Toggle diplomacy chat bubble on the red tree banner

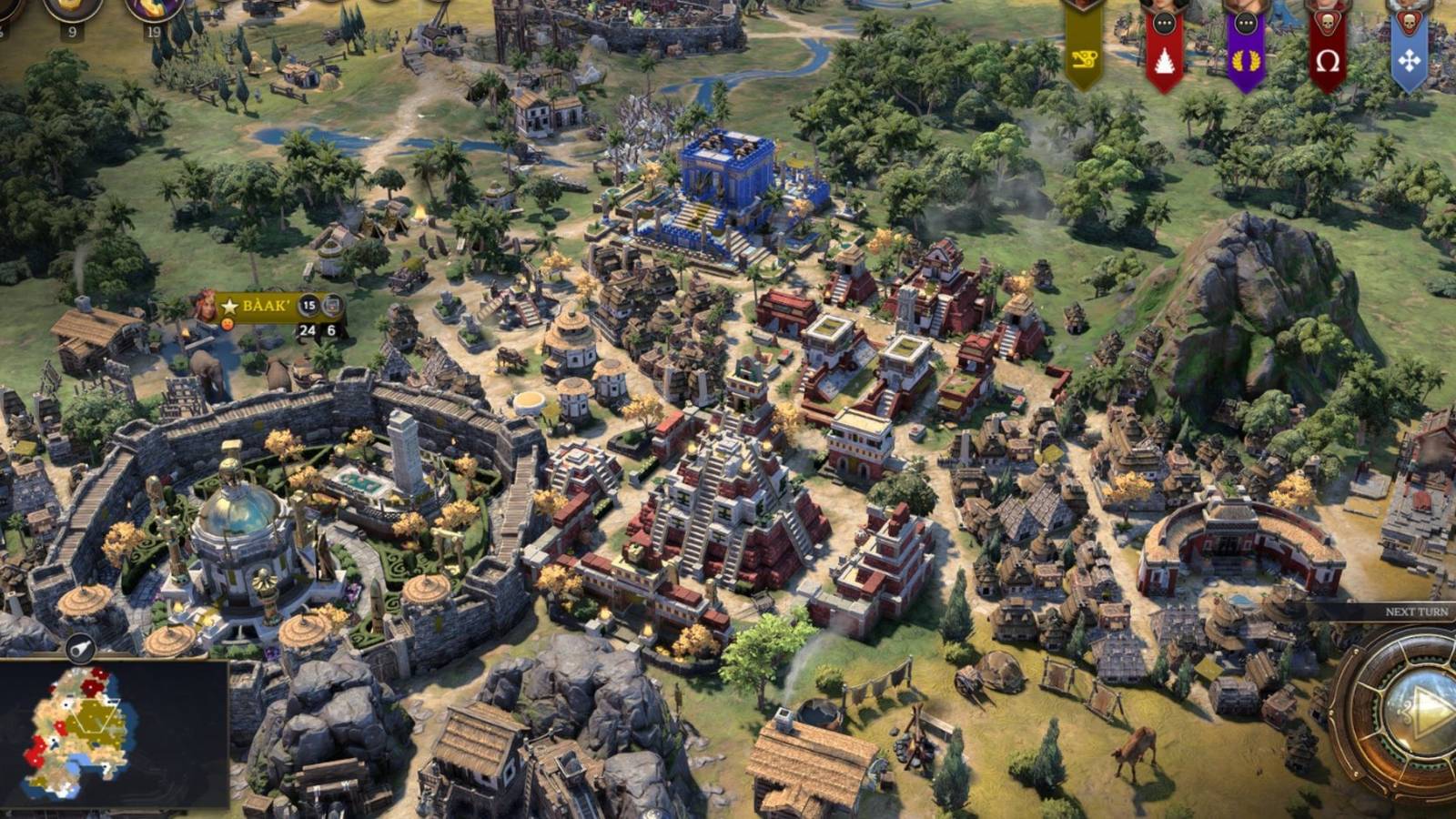[x=1163, y=22]
